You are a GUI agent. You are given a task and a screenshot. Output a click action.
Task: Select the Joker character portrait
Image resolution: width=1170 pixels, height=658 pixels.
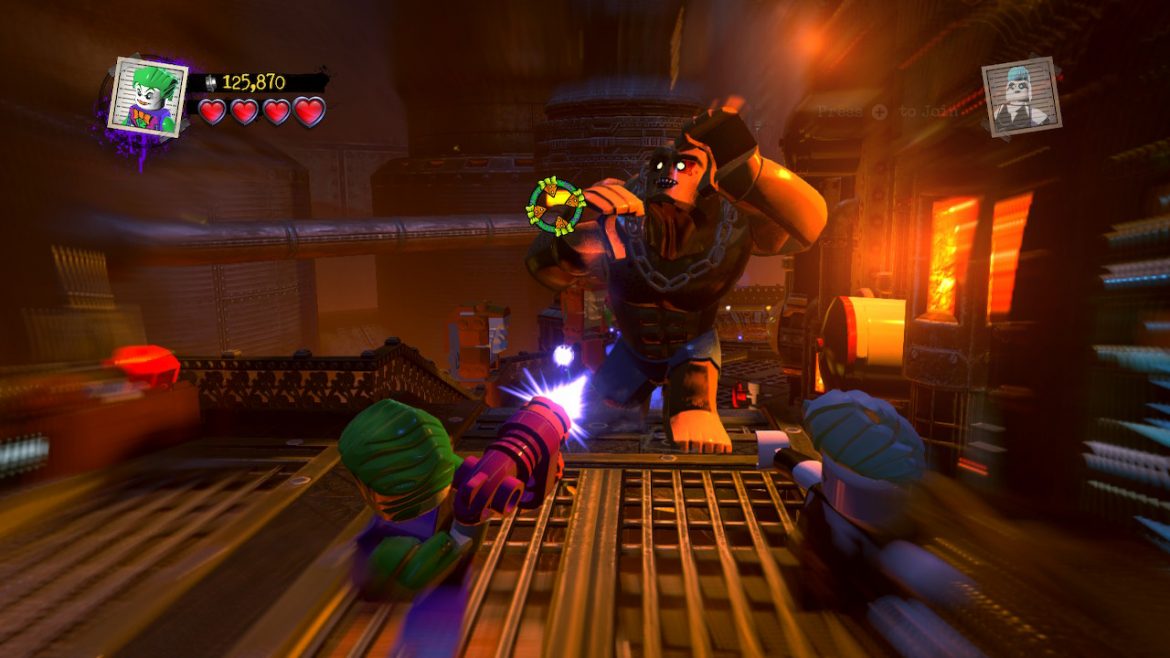[x=148, y=96]
